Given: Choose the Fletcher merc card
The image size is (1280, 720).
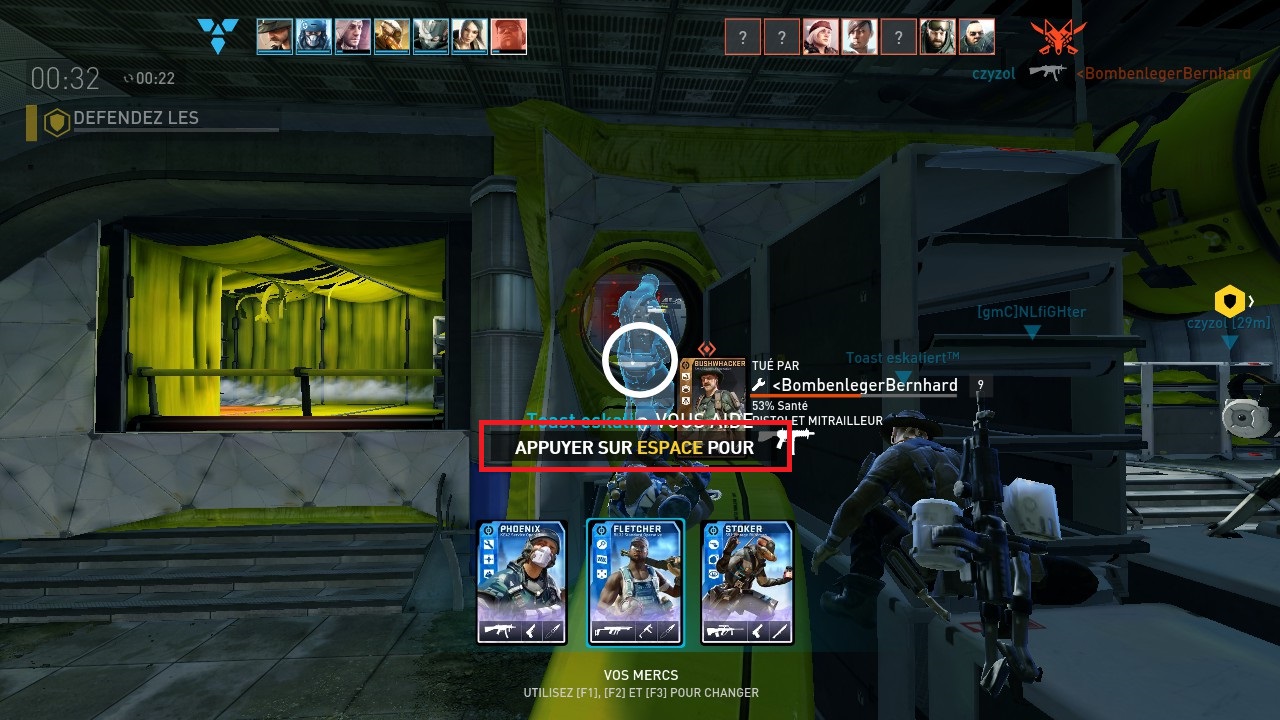Looking at the screenshot, I should [x=635, y=582].
